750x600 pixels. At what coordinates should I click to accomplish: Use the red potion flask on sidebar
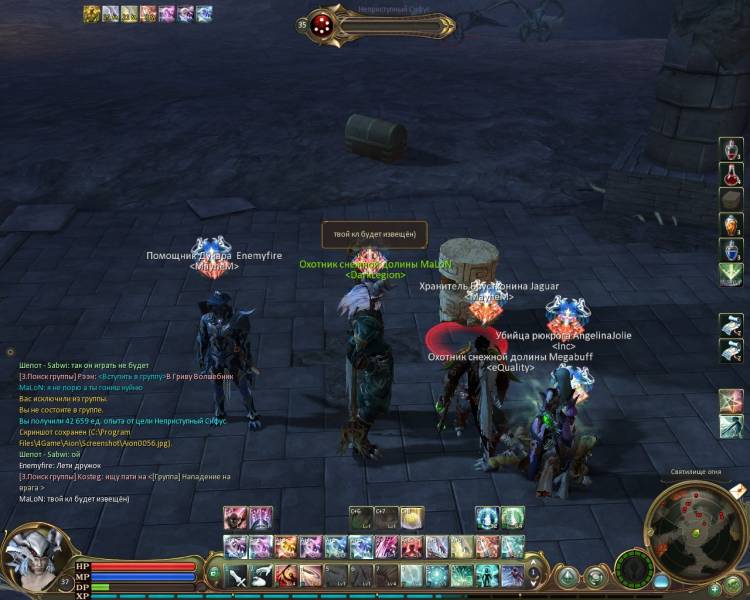pyautogui.click(x=732, y=174)
